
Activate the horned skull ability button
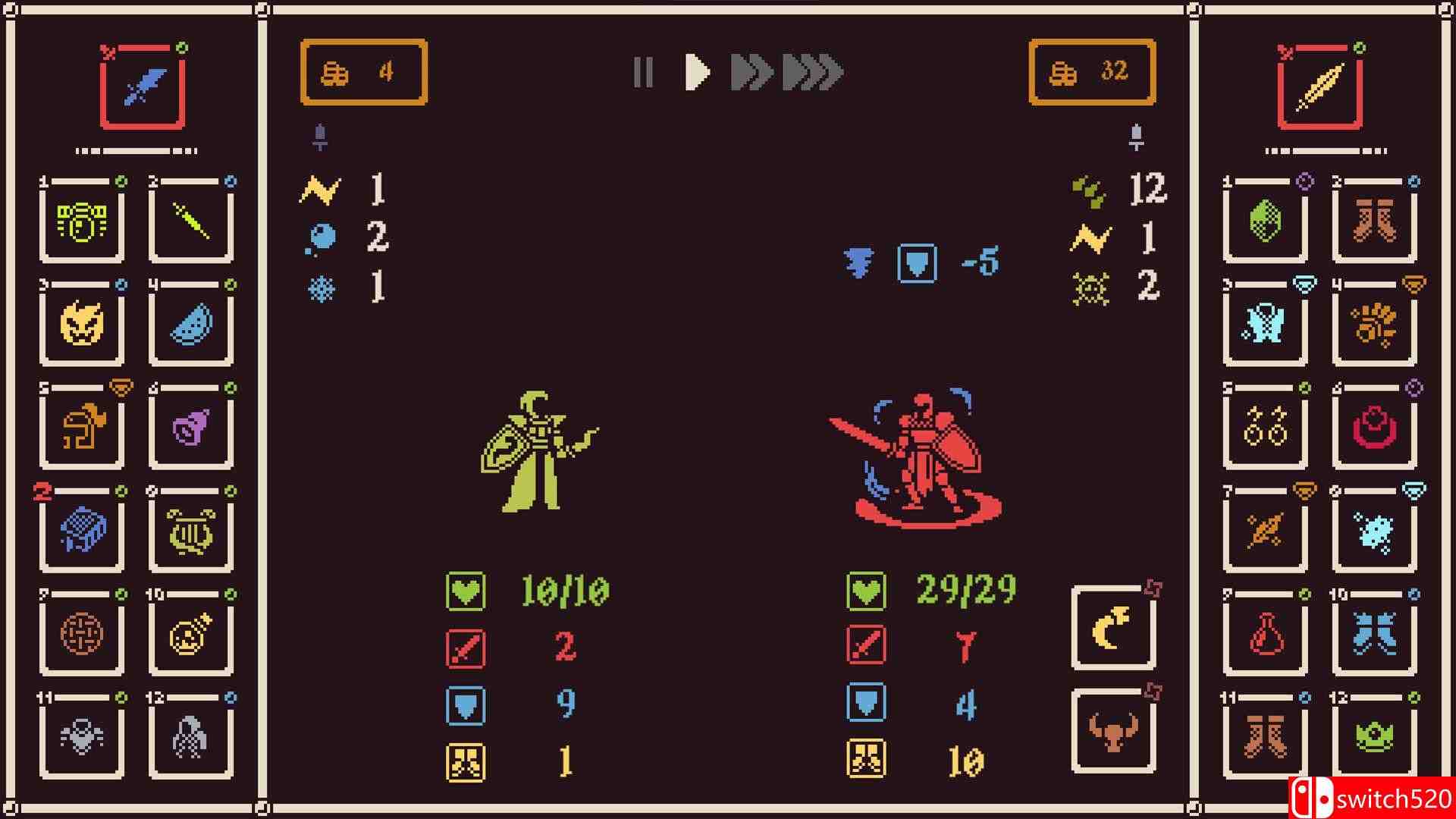pos(1112,729)
